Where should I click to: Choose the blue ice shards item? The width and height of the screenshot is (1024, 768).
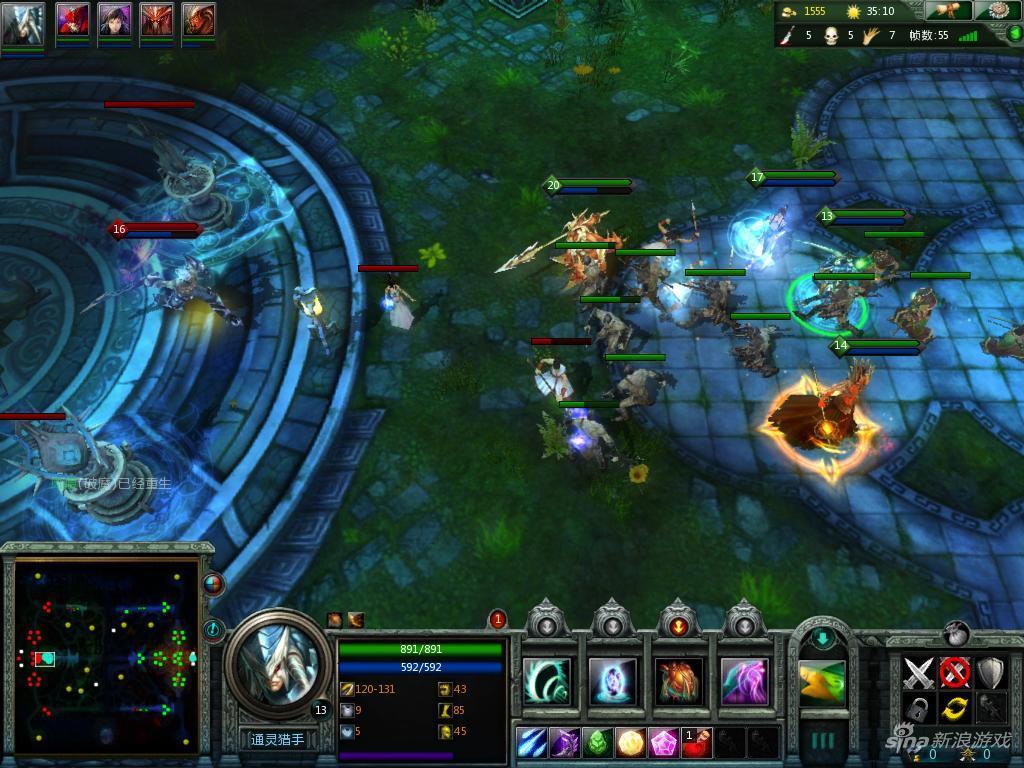click(x=531, y=743)
